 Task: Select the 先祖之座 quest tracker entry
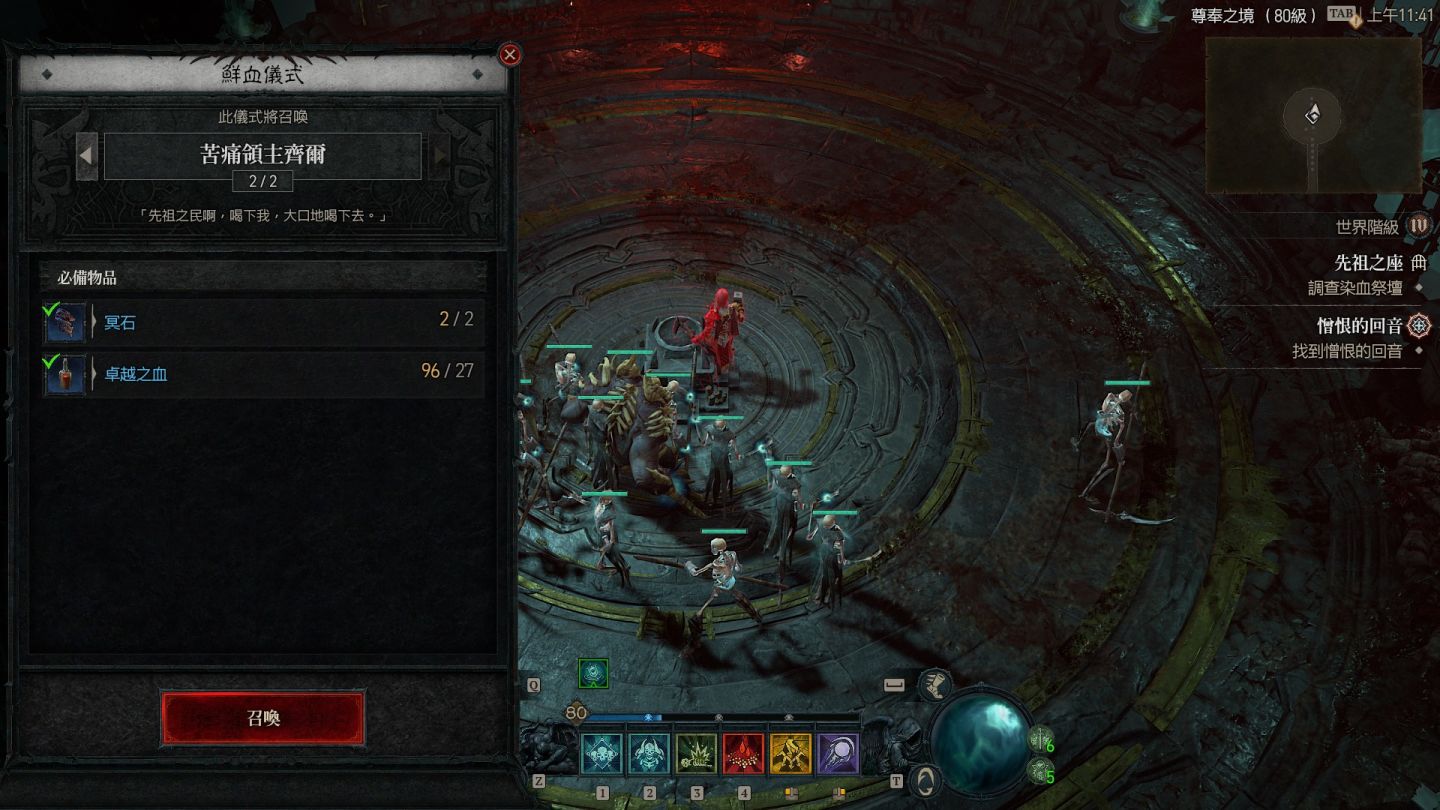tap(1368, 264)
